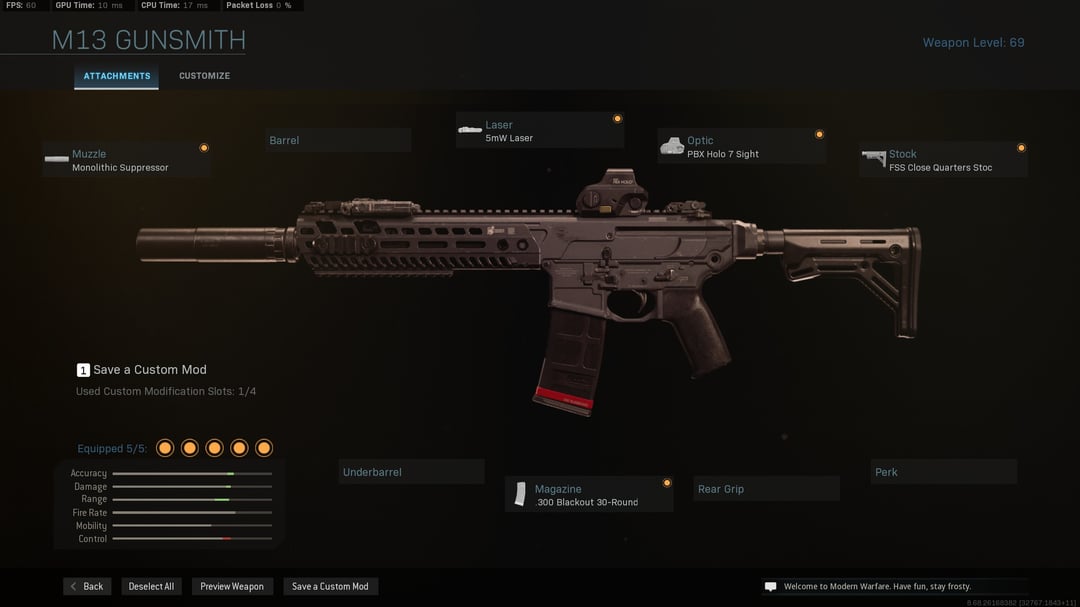Open the empty Perk slot
The height and width of the screenshot is (607, 1080).
pyautogui.click(x=943, y=472)
